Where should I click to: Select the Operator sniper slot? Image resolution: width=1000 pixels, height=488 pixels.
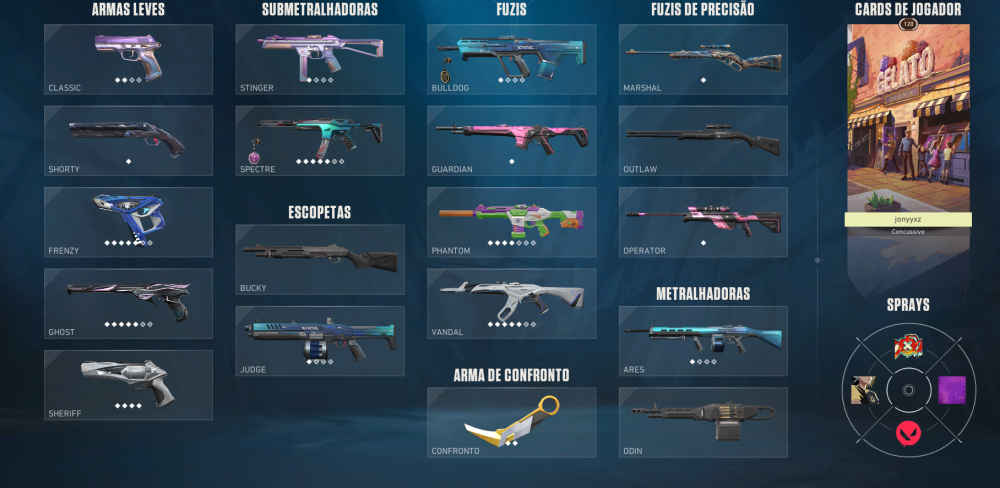tap(703, 222)
